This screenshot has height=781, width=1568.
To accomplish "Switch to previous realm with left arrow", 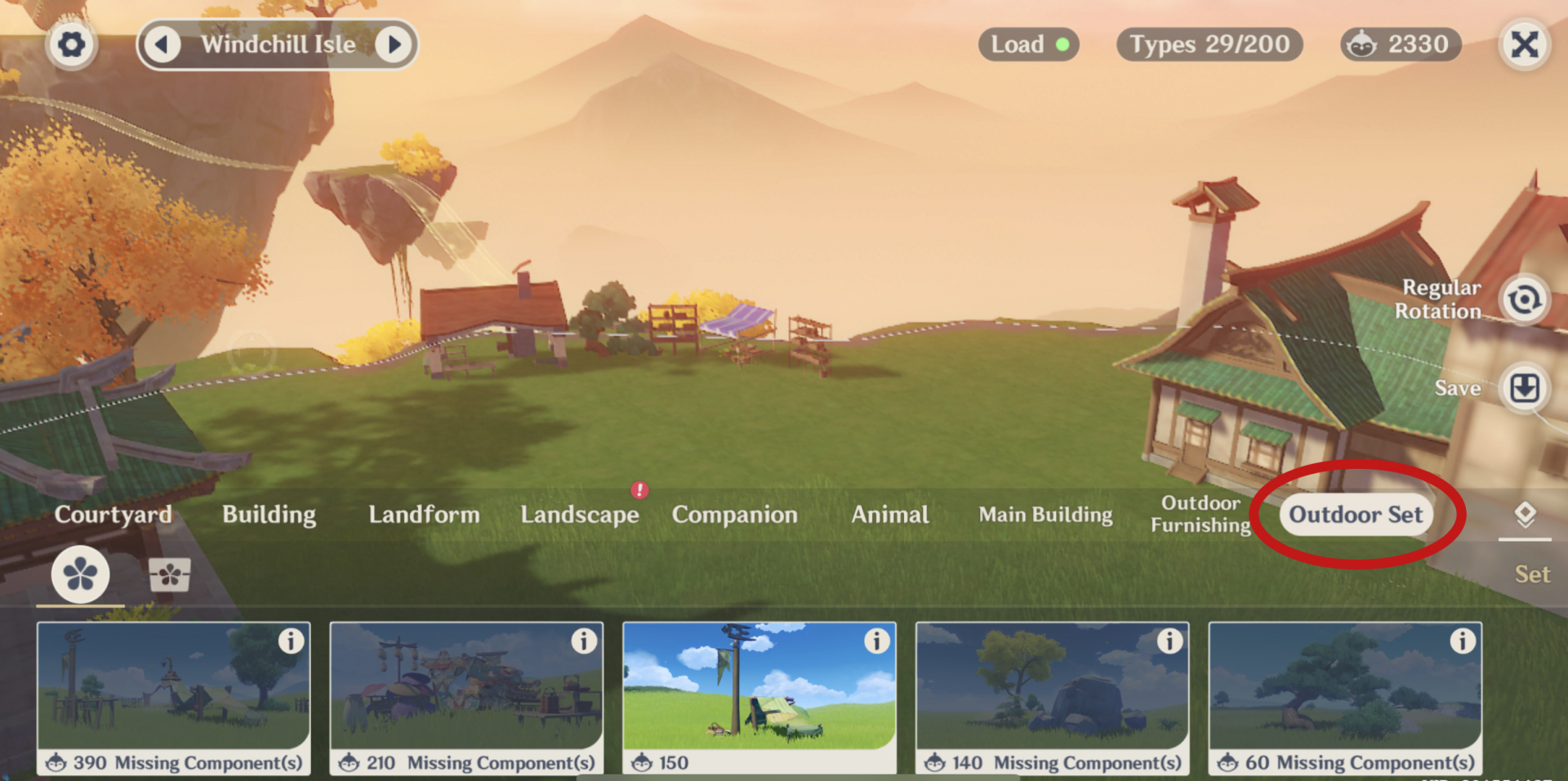I will pyautogui.click(x=163, y=44).
